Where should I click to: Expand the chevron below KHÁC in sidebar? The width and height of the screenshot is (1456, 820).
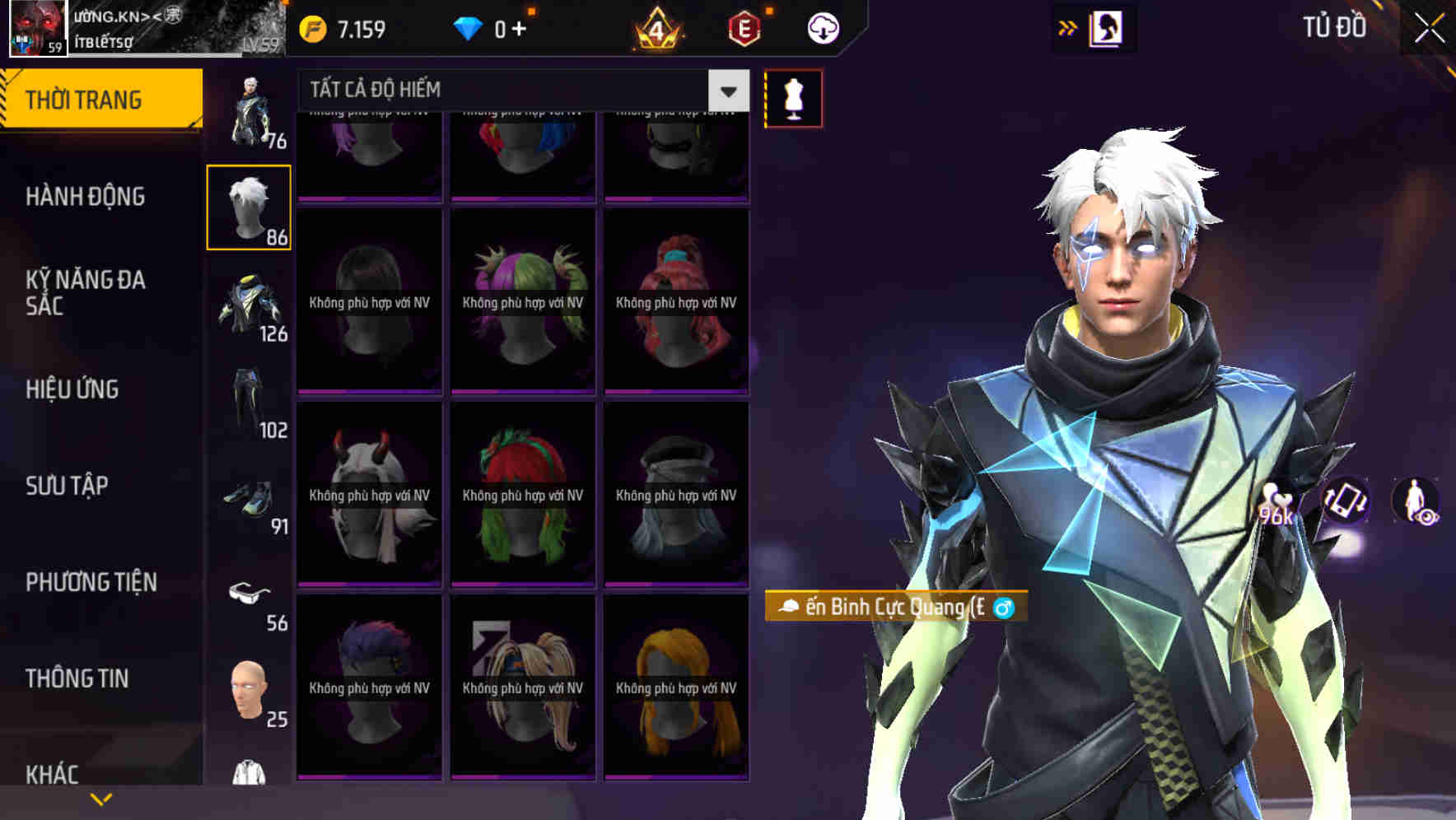[101, 798]
